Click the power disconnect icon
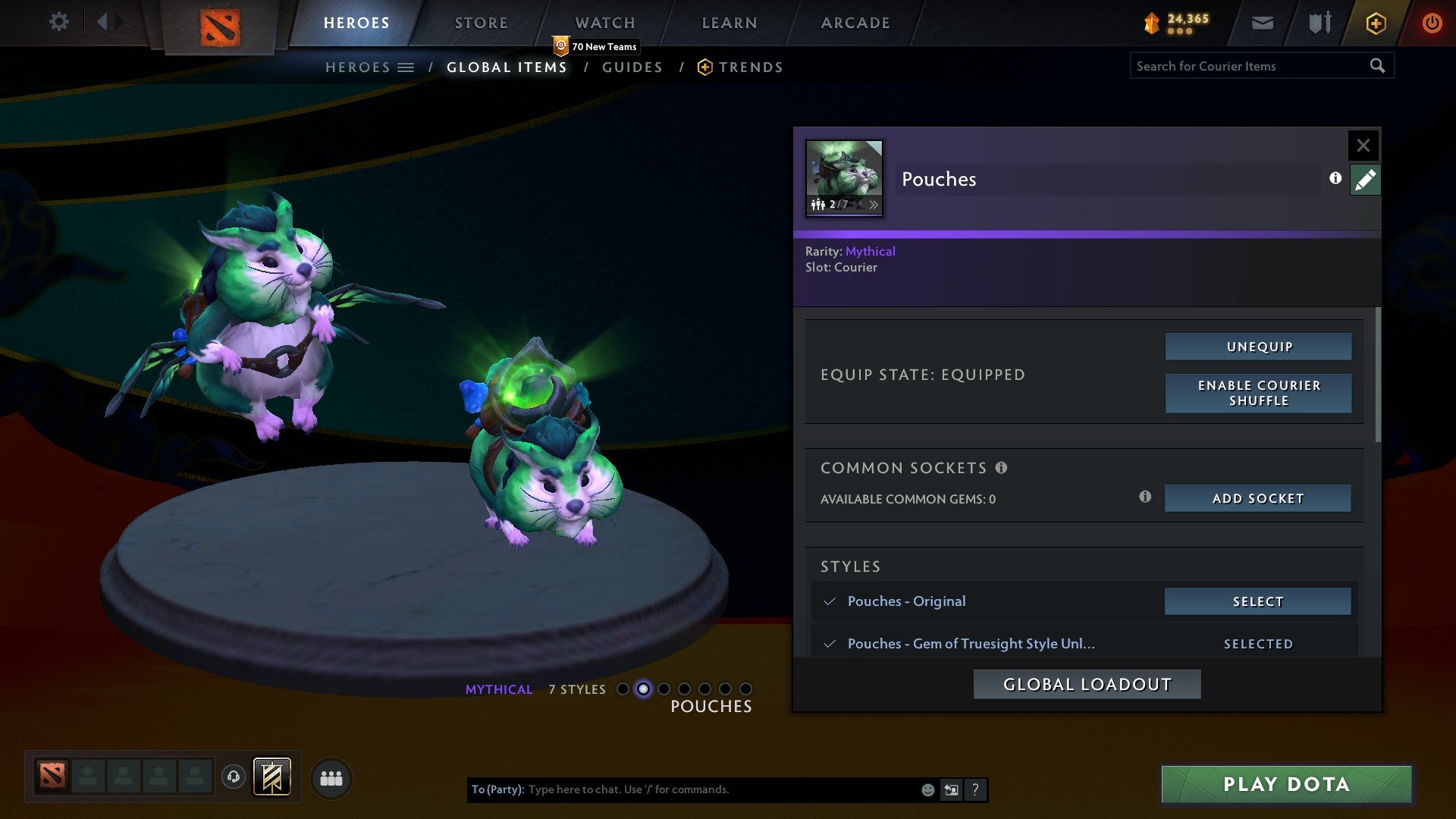 click(x=1432, y=23)
